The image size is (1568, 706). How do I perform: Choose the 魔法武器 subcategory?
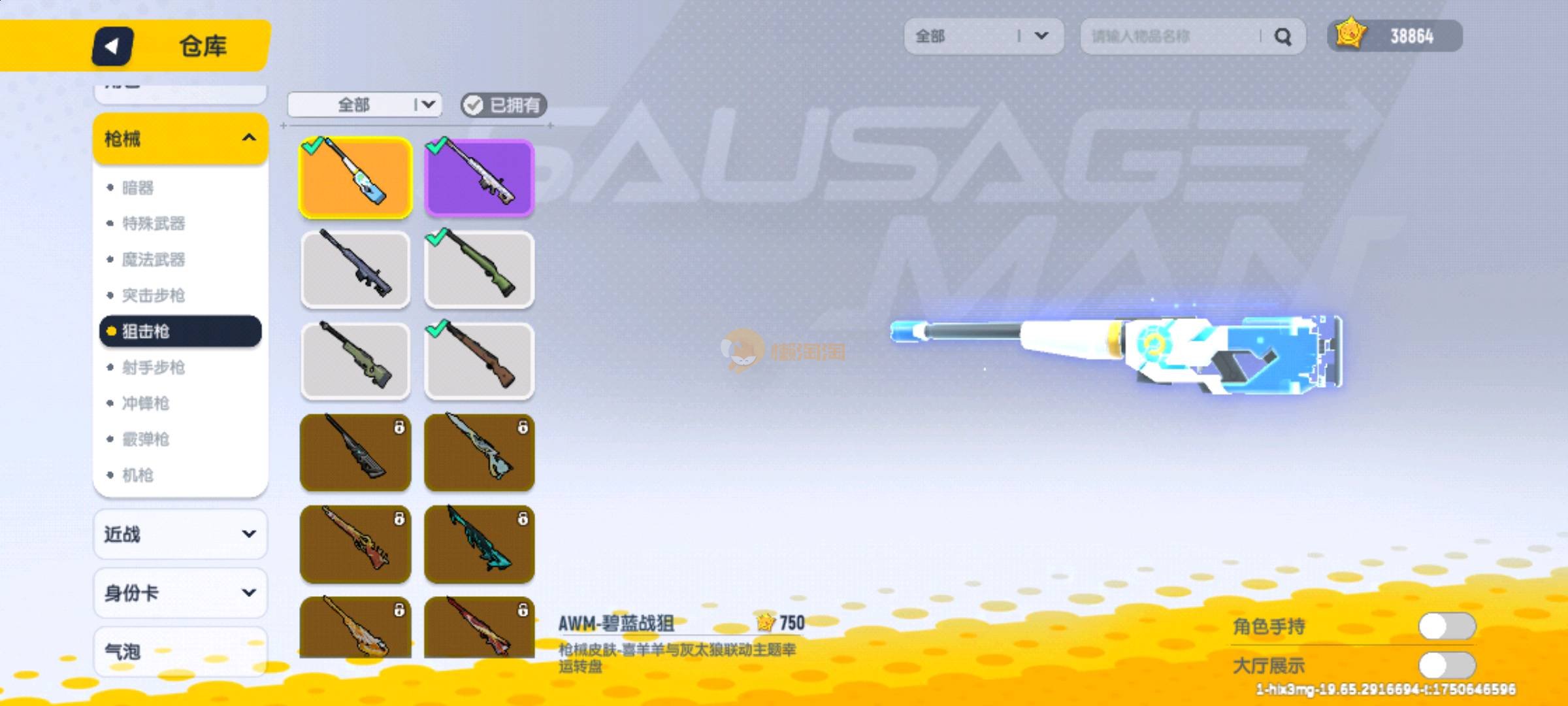(154, 260)
